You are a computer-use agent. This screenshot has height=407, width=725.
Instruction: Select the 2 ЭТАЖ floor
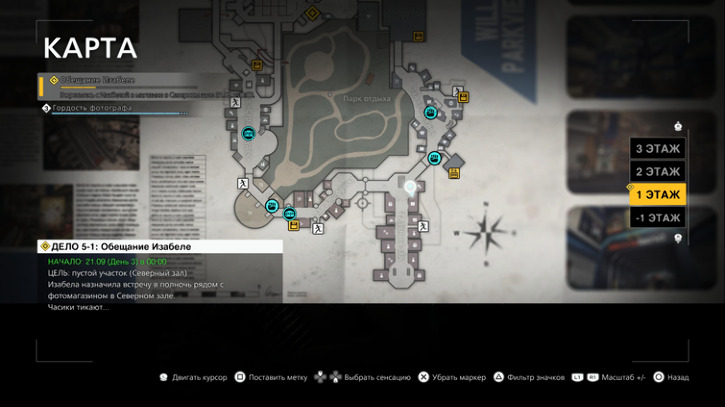point(657,172)
